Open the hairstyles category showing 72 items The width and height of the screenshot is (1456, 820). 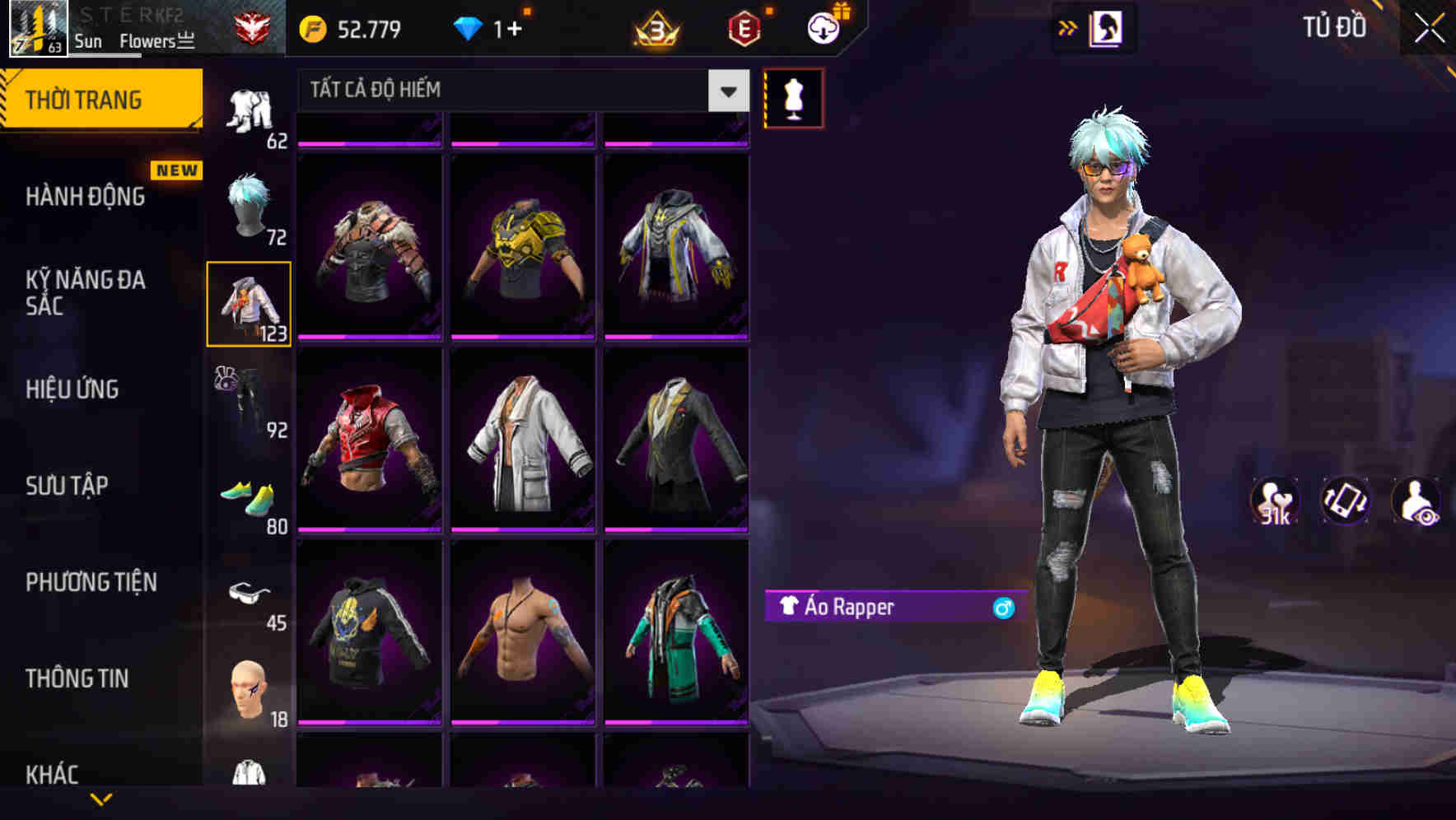[250, 206]
